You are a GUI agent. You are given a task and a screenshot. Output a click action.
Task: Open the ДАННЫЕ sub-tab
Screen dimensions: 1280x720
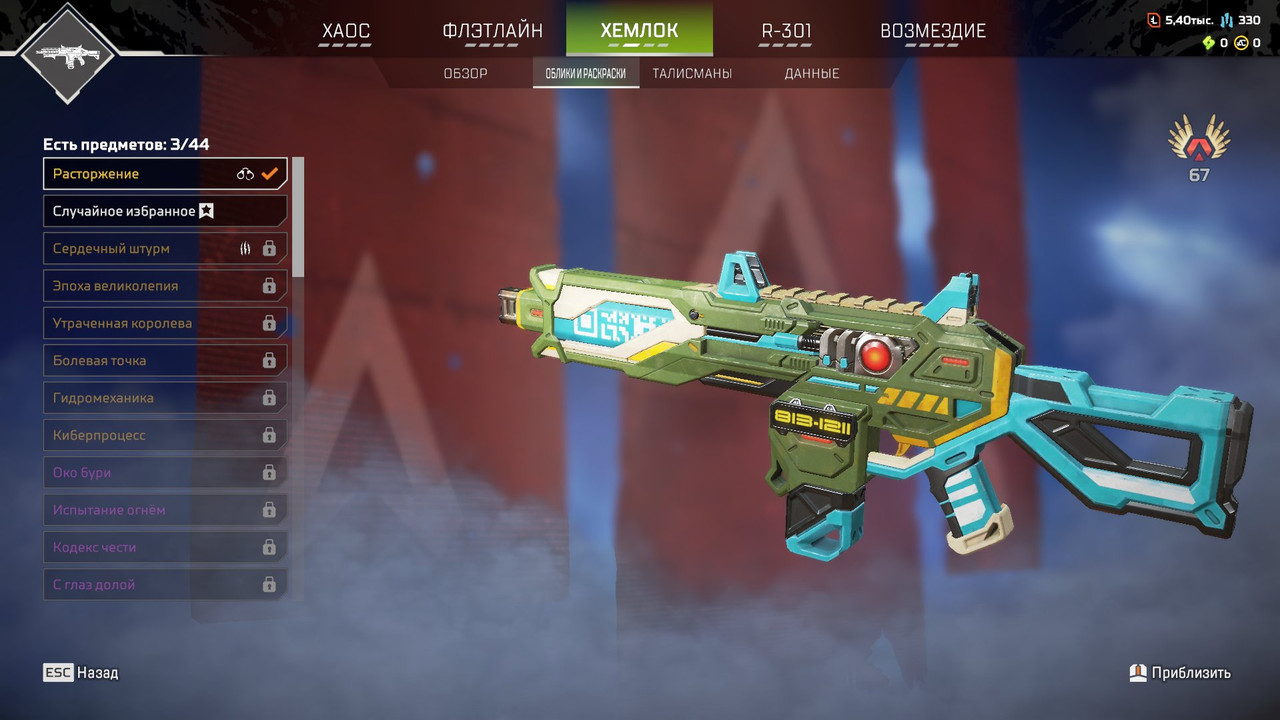(812, 74)
